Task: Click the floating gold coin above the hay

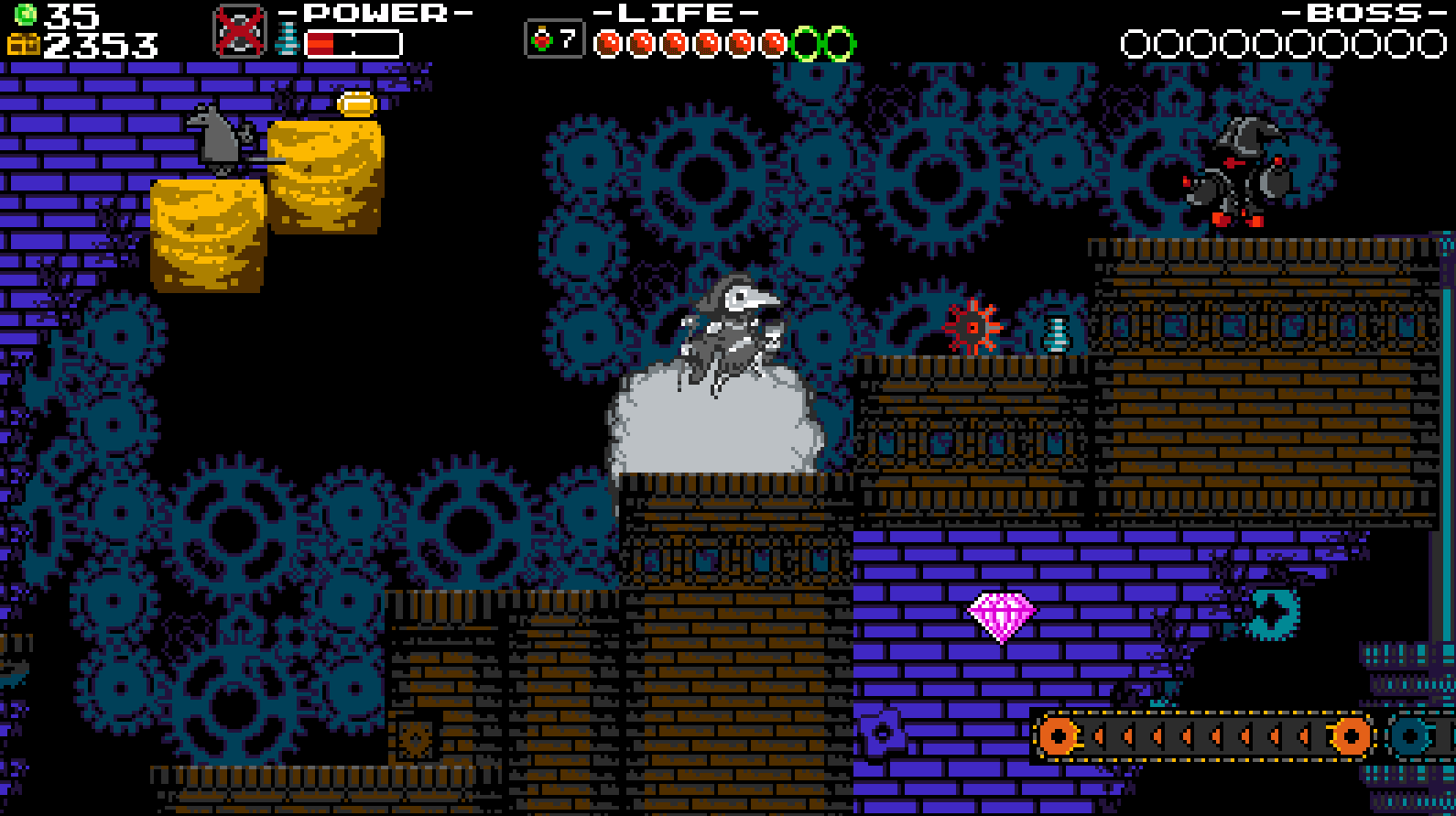Action: coord(355,104)
